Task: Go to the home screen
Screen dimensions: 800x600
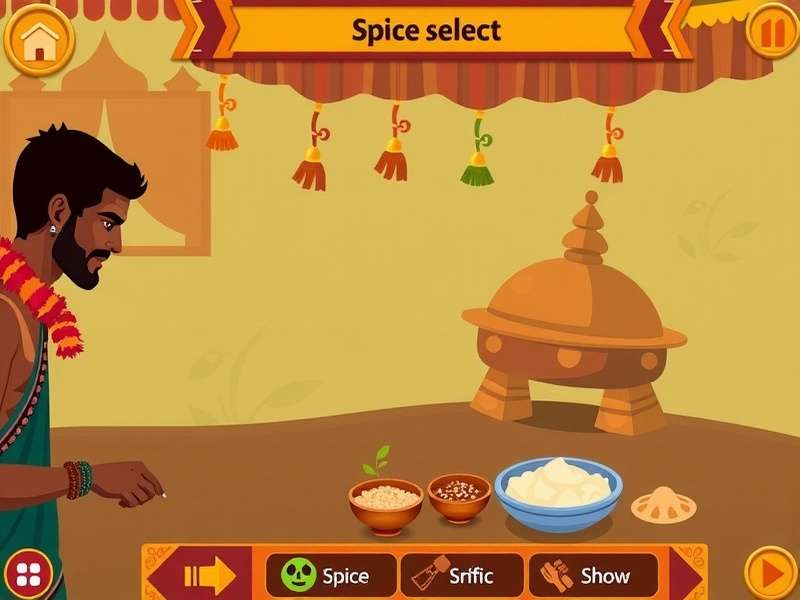Action: tap(40, 40)
